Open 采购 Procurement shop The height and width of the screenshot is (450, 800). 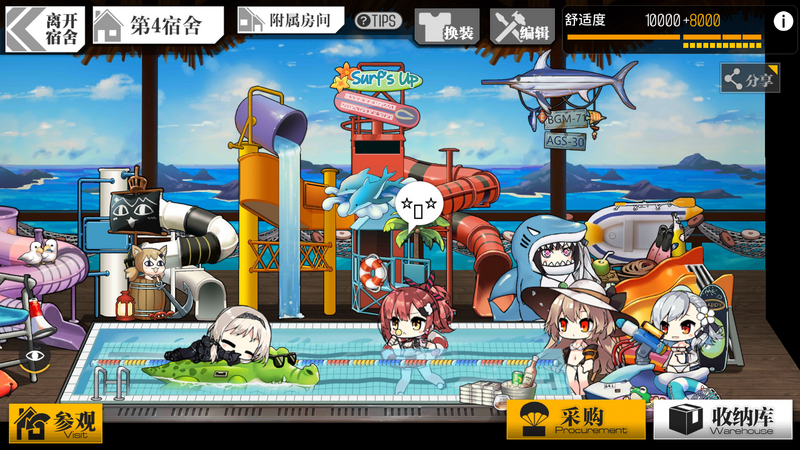tap(575, 420)
